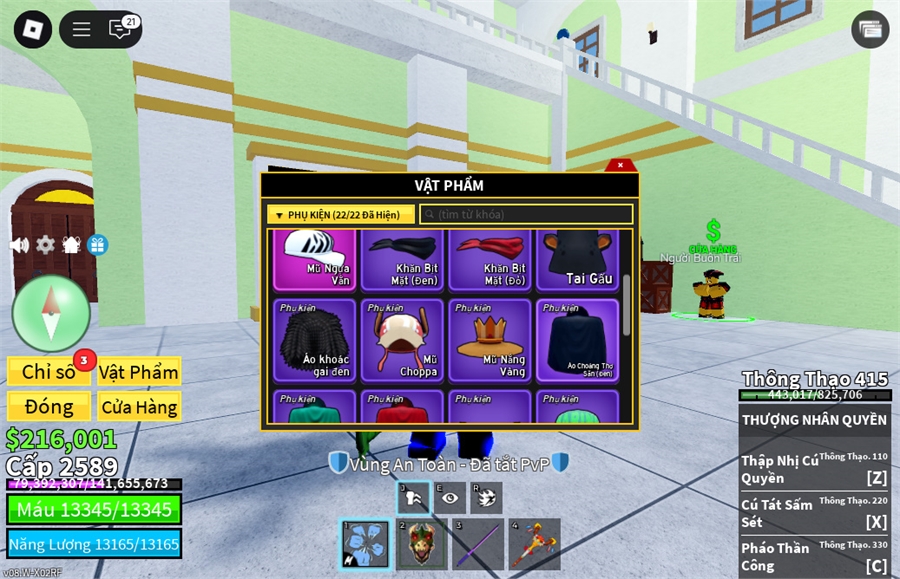Click the Vật Phẩm button
The width and height of the screenshot is (900, 579).
139,371
